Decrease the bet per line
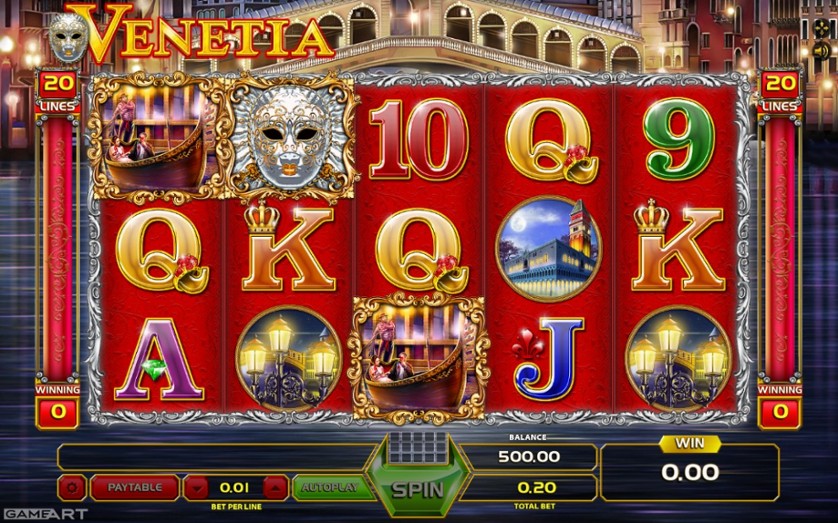 (196, 488)
